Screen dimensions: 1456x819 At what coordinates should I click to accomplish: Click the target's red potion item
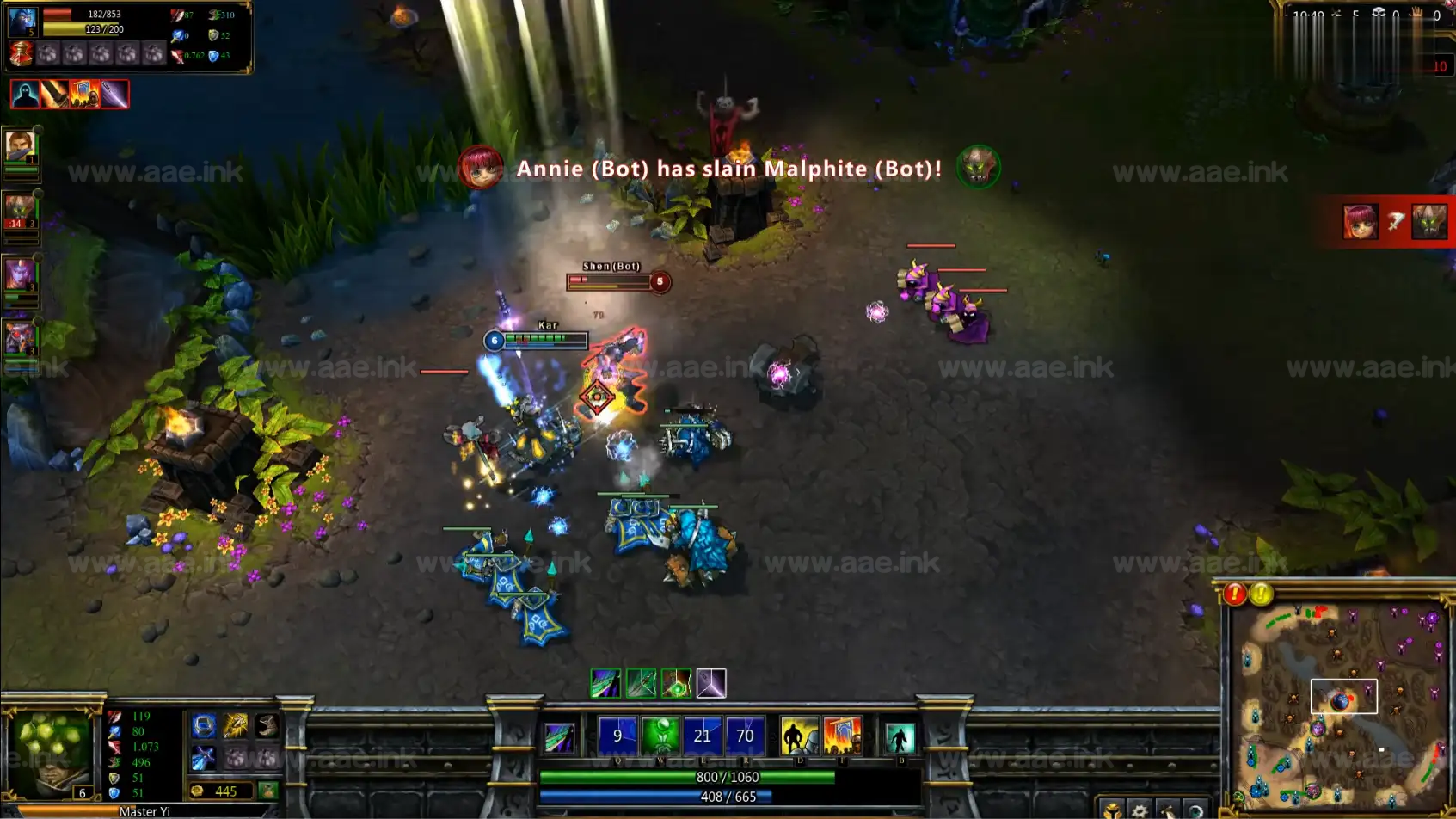[21, 54]
